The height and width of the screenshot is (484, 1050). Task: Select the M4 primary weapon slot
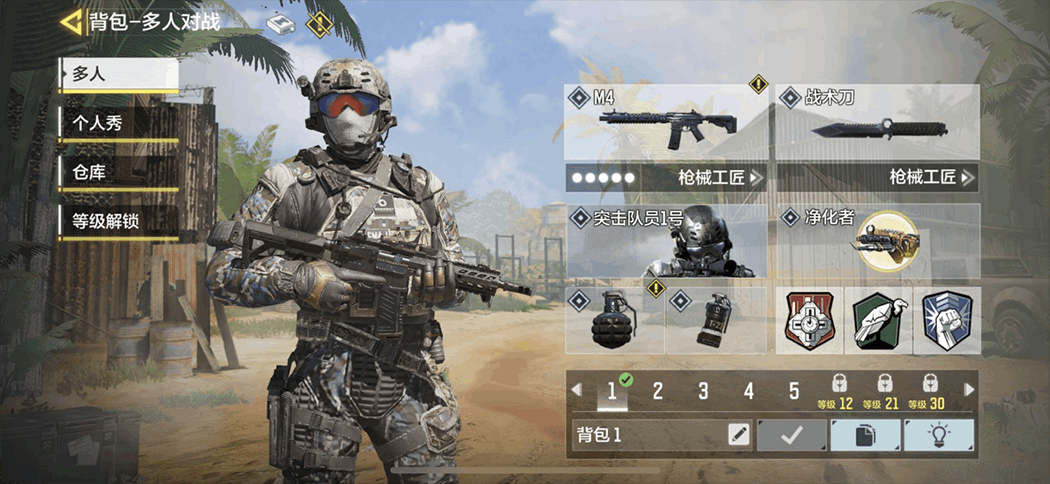point(666,123)
